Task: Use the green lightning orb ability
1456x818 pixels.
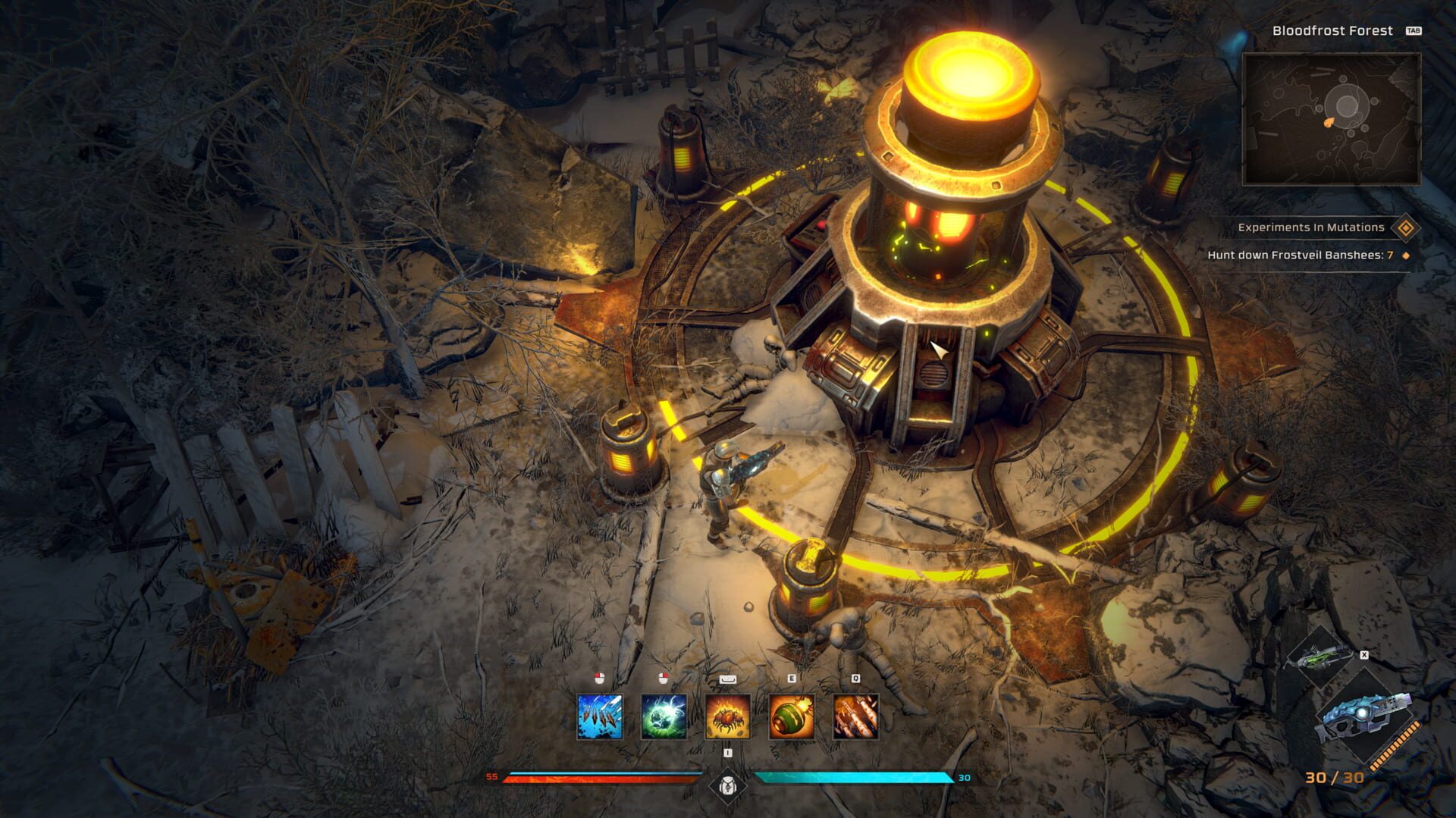Action: (664, 716)
